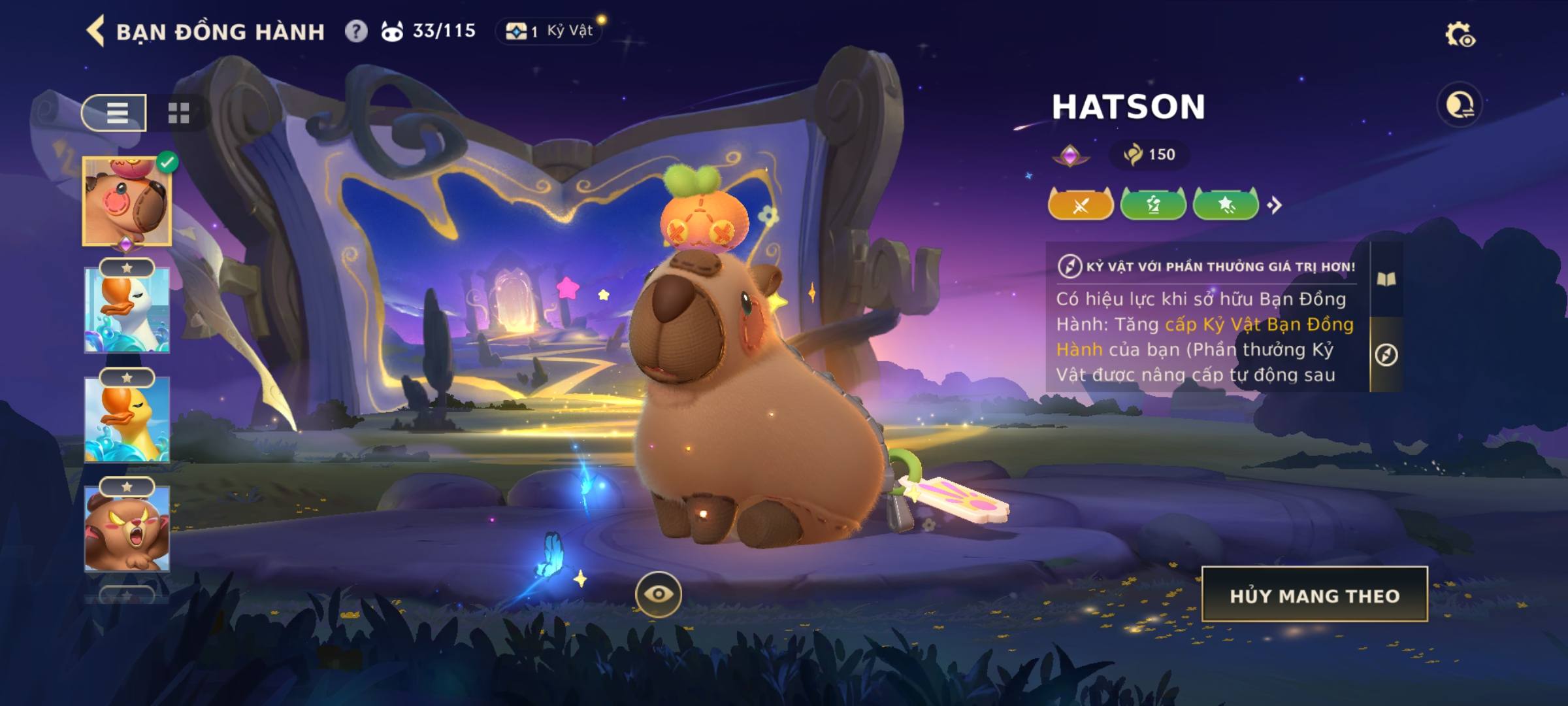Viewport: 1568px width, 706px height.
Task: Select the orange crossed-swords skill badge
Action: tap(1081, 205)
